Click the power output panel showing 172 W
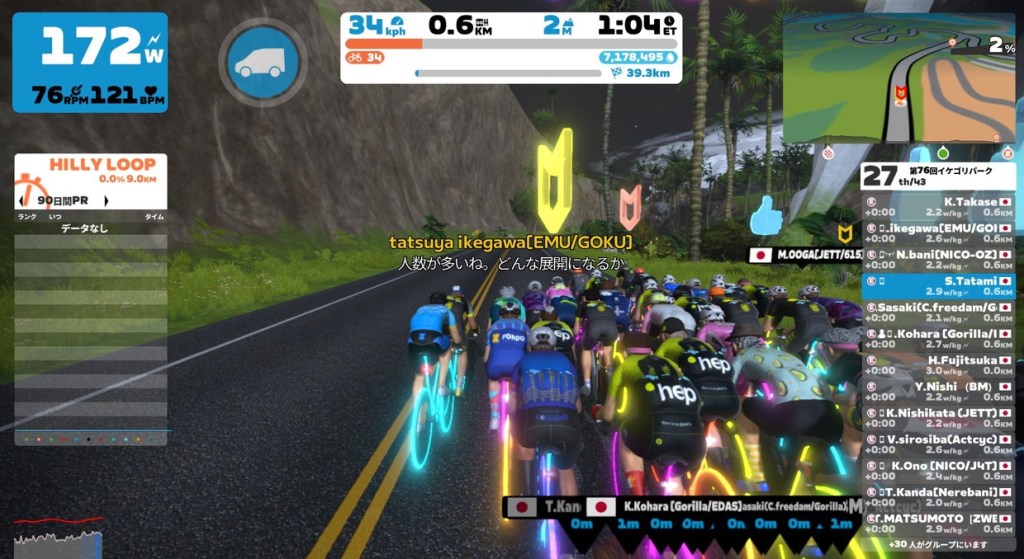 [90, 62]
